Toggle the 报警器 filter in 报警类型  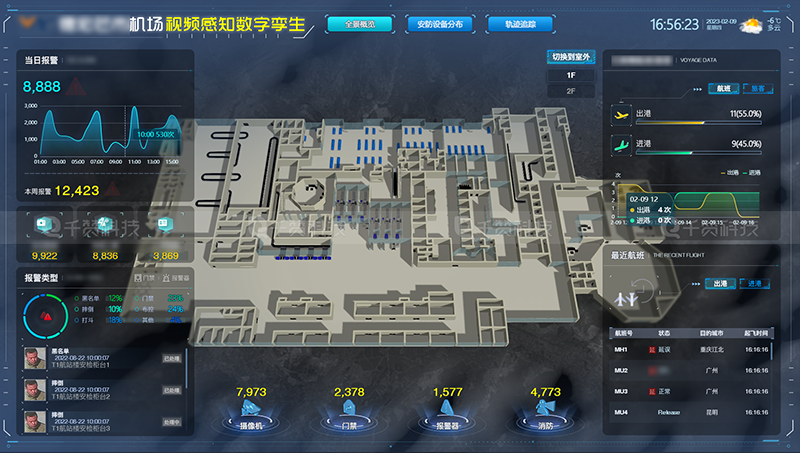click(176, 277)
